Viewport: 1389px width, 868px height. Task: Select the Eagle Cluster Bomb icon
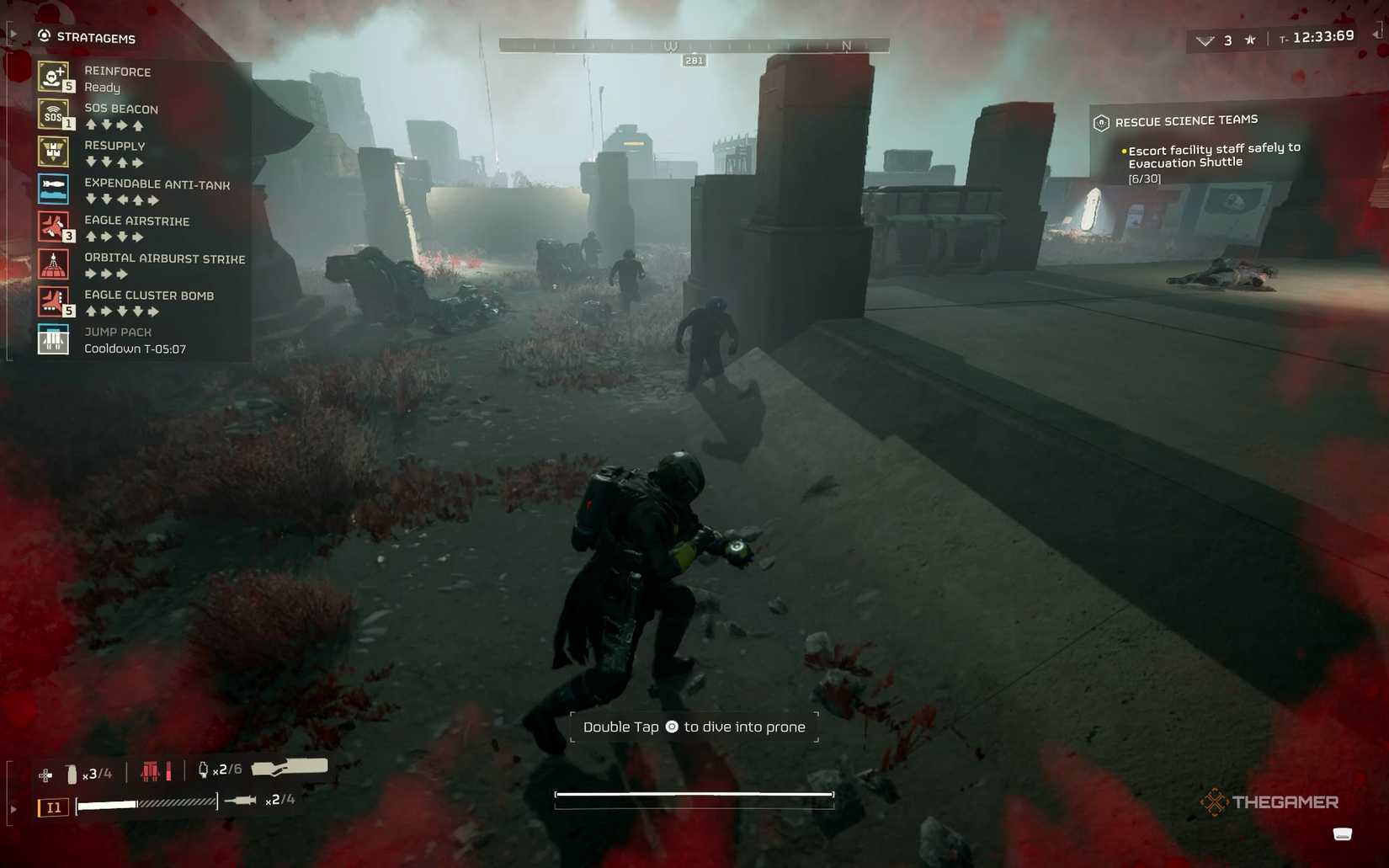pyautogui.click(x=53, y=302)
